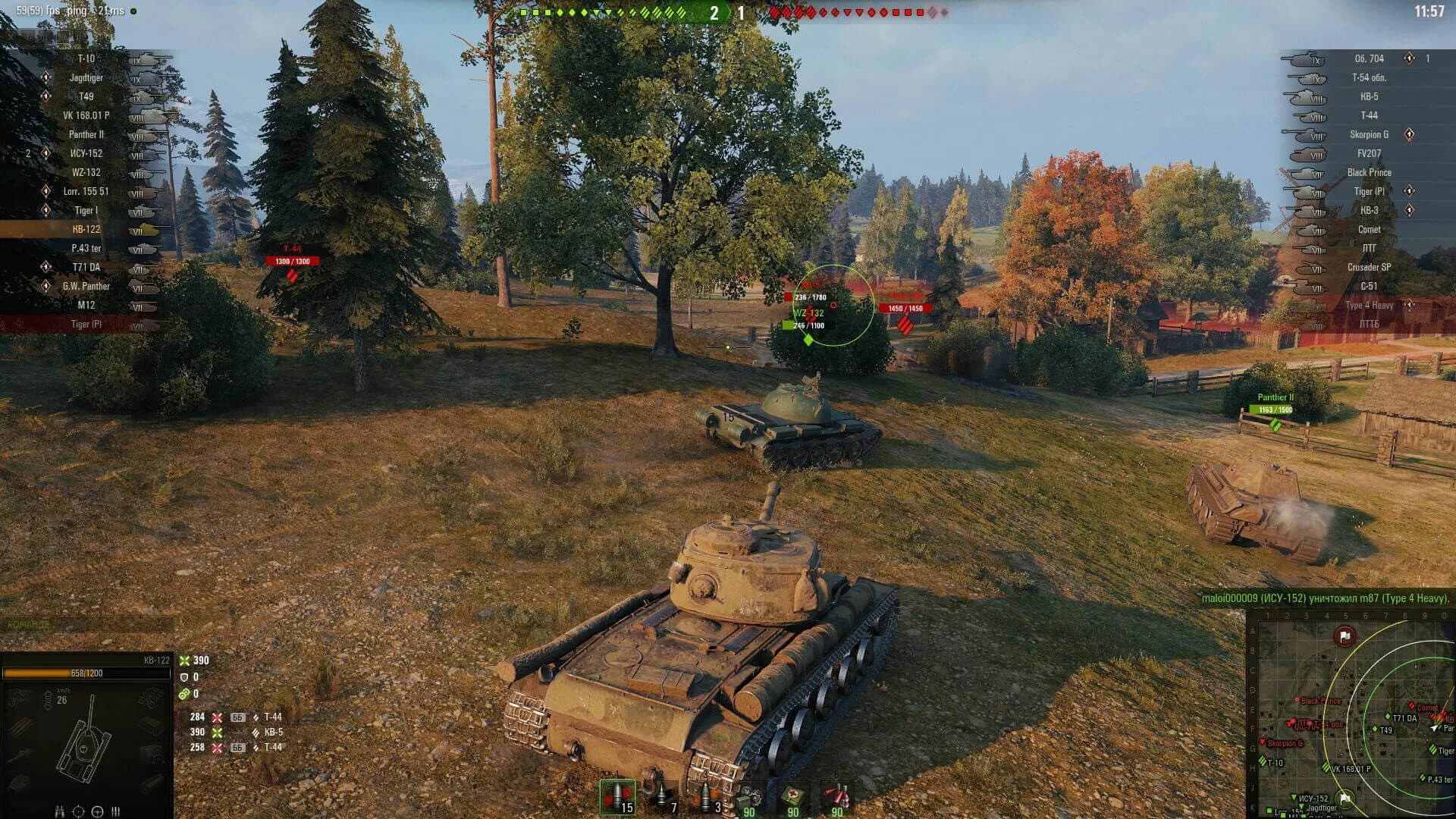1456x819 pixels.
Task: Click the steering wheel icon on the damage panel
Action: (x=96, y=810)
